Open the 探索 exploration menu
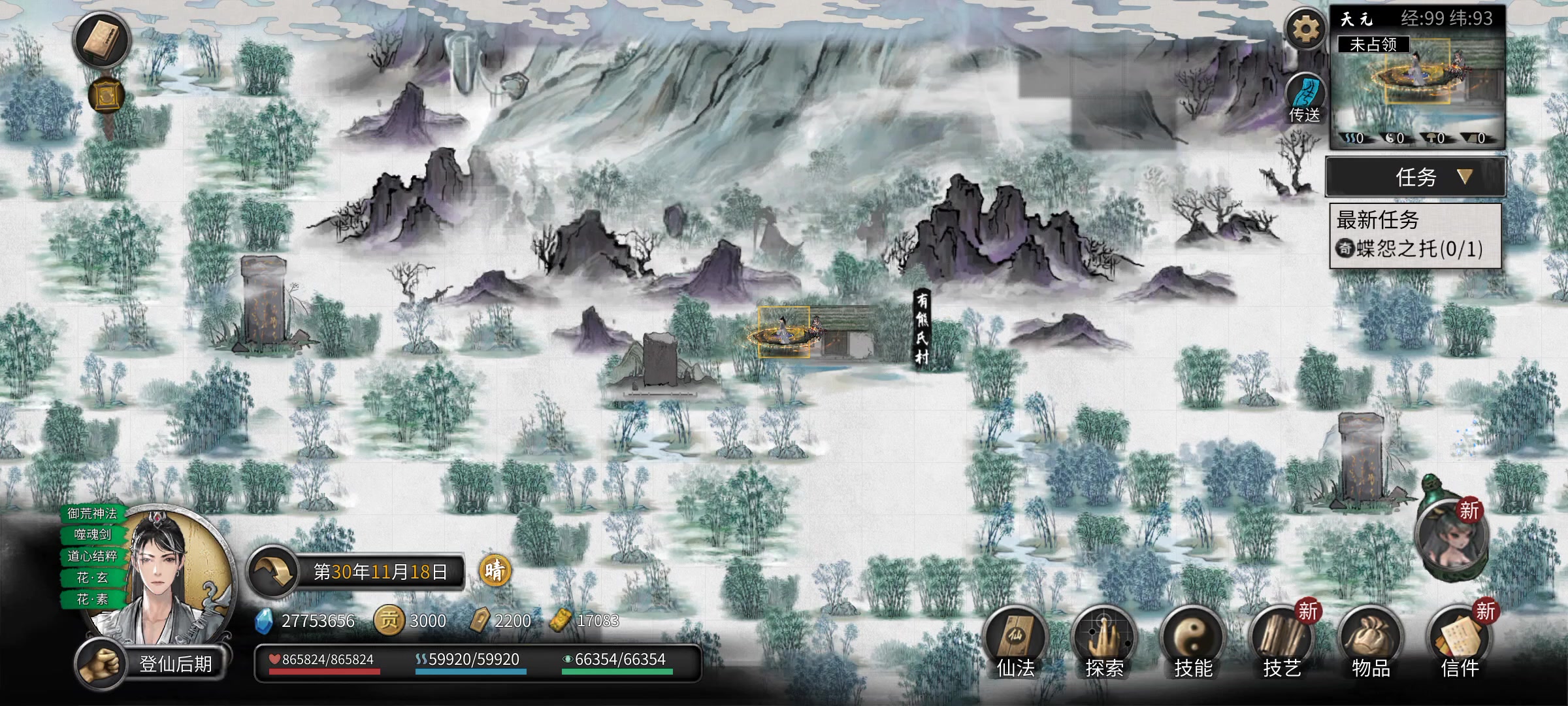 [1104, 642]
